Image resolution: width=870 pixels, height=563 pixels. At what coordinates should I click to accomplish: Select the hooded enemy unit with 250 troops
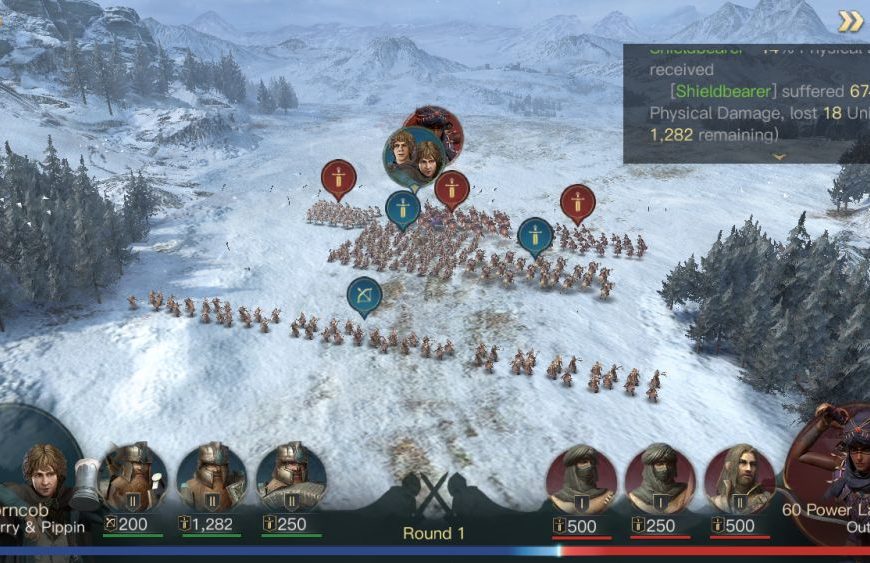point(660,478)
